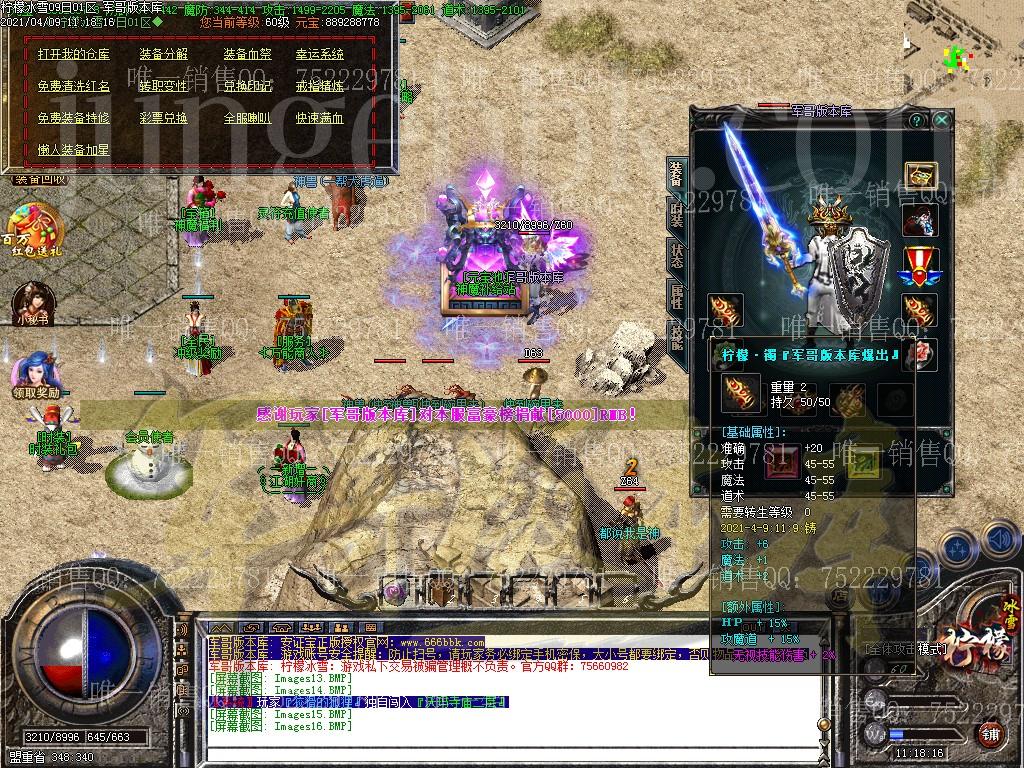Select the treasure chest equipment slot
Image resolution: width=1024 pixels, height=768 pixels.
click(x=920, y=176)
